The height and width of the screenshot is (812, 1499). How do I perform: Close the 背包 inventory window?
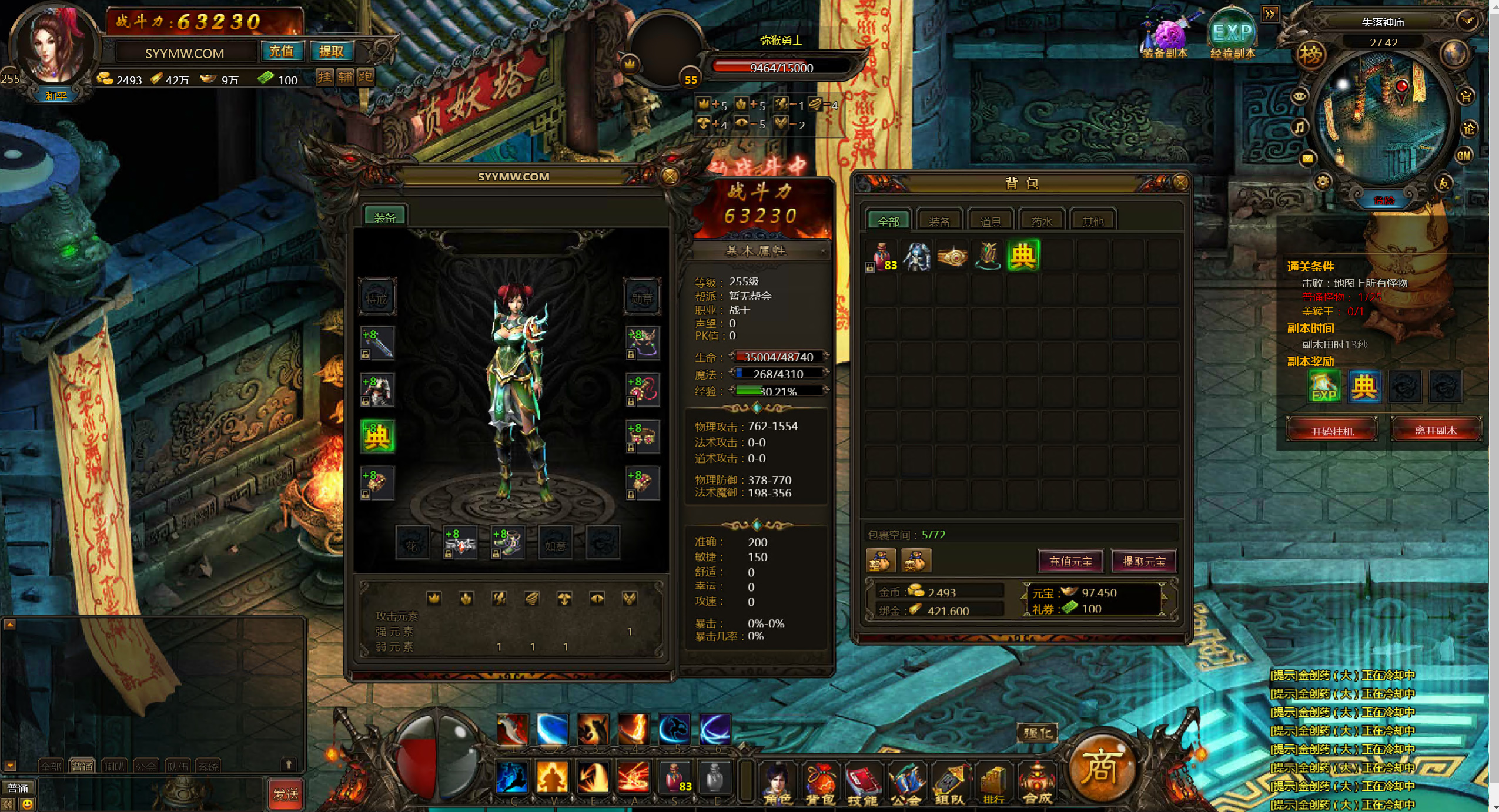1180,183
